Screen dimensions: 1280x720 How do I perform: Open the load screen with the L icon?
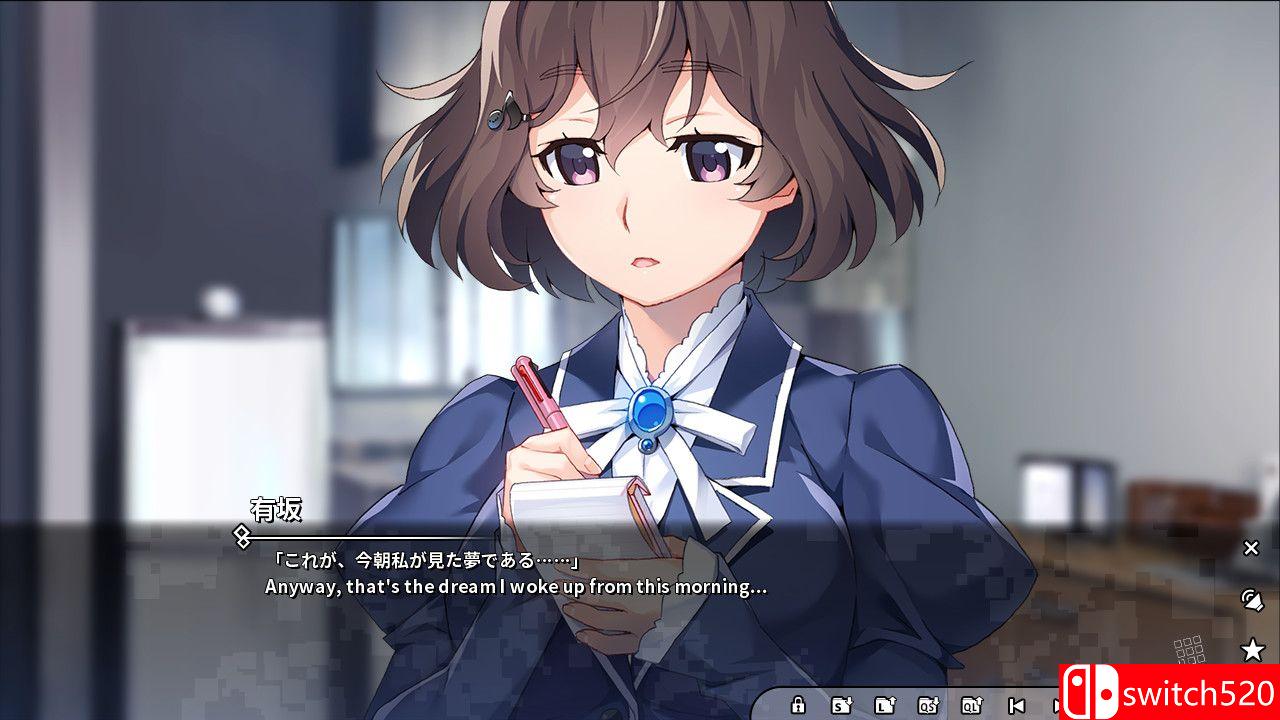tap(884, 705)
